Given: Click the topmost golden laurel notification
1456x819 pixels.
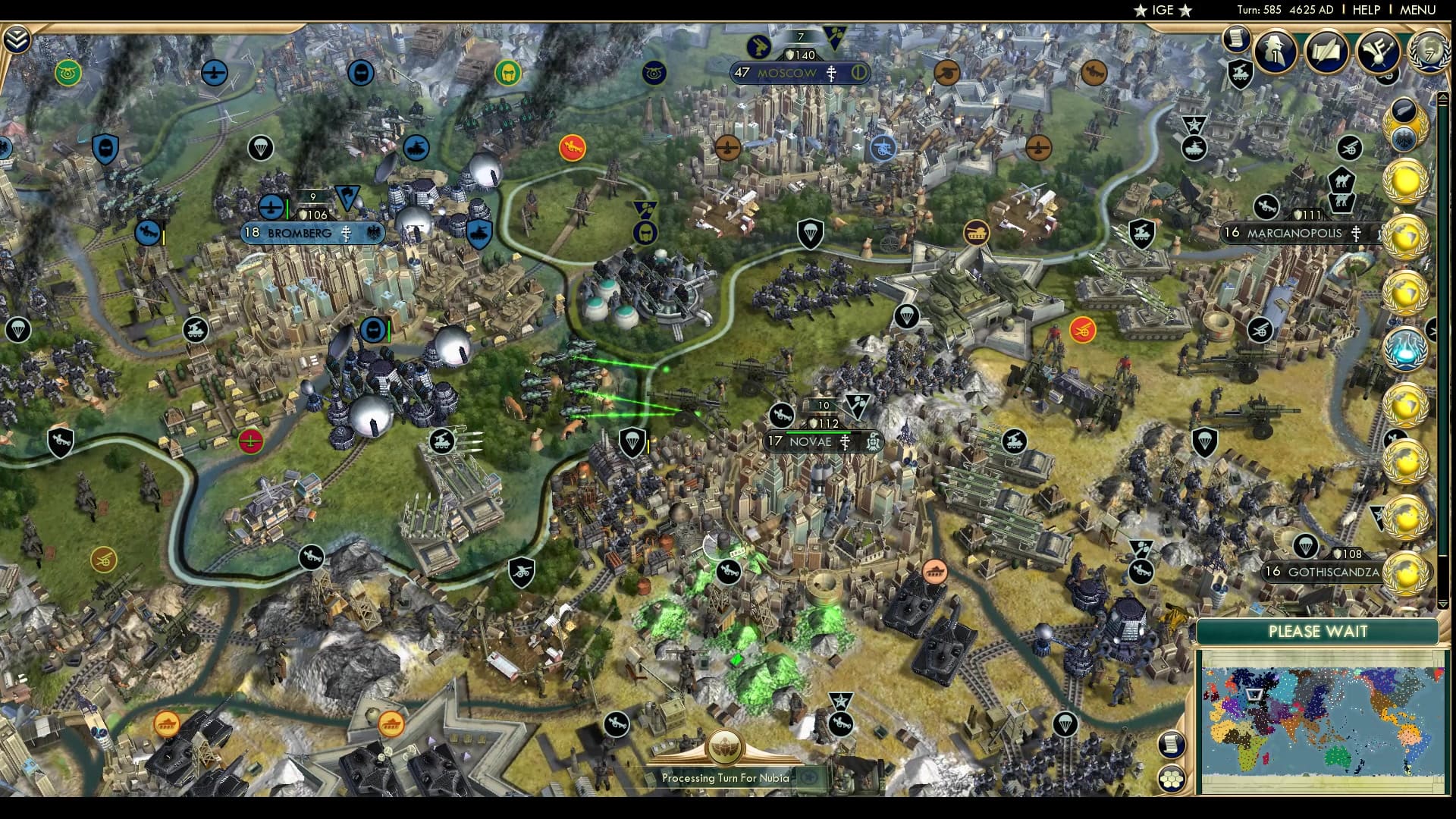Looking at the screenshot, I should [1405, 180].
